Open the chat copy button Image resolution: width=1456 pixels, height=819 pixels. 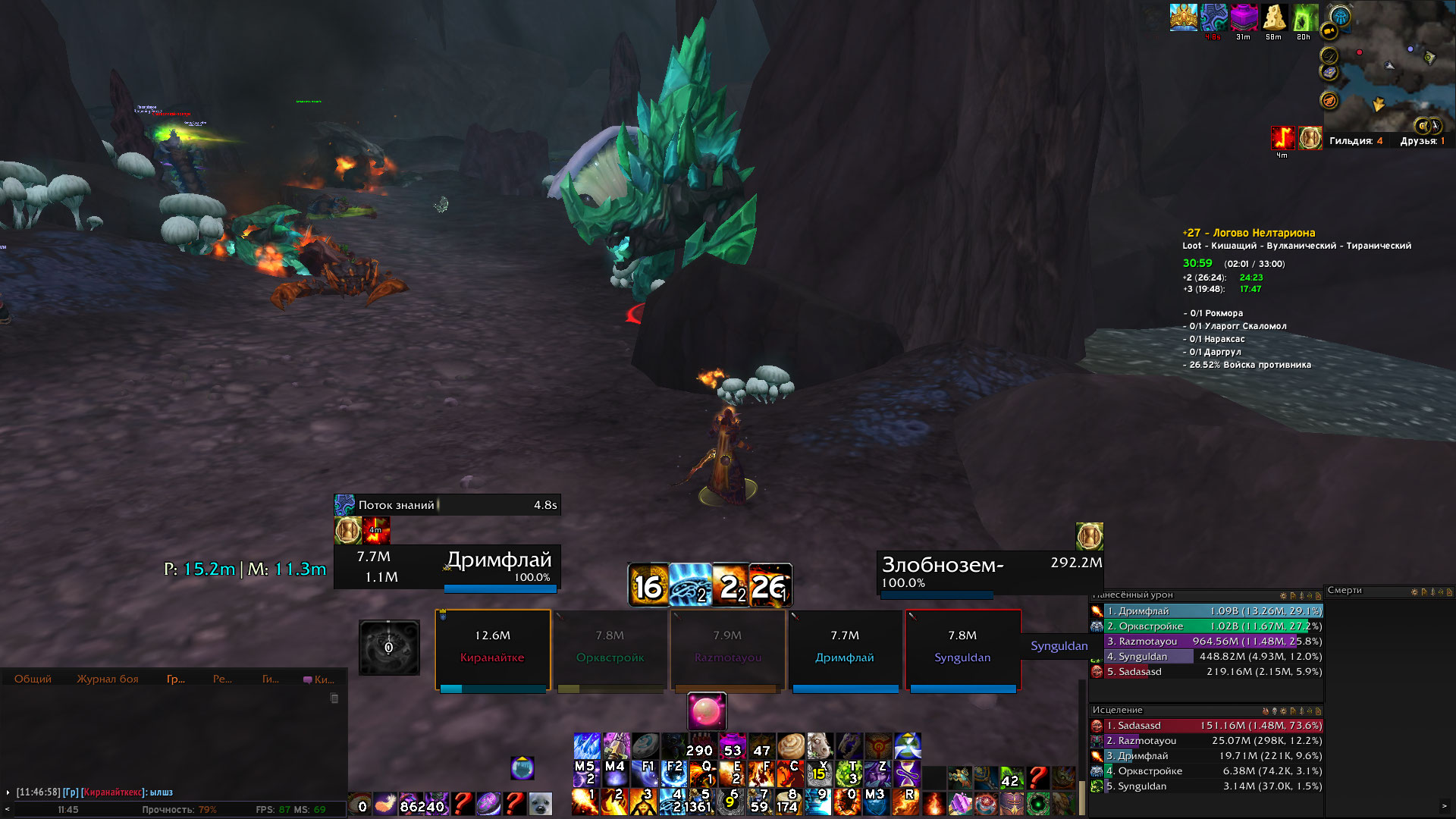click(334, 698)
